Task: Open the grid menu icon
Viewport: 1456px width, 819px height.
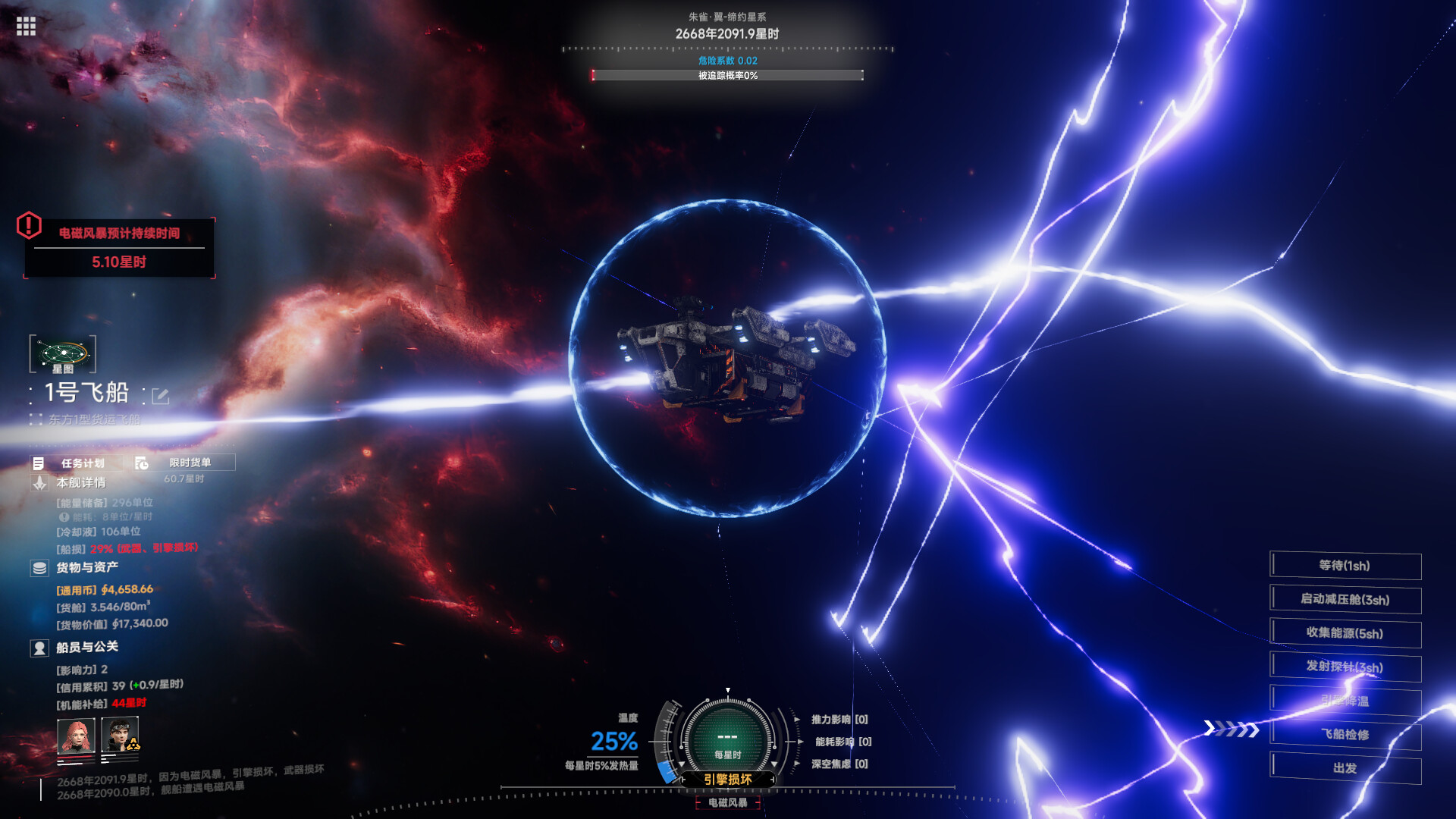Action: click(x=26, y=27)
